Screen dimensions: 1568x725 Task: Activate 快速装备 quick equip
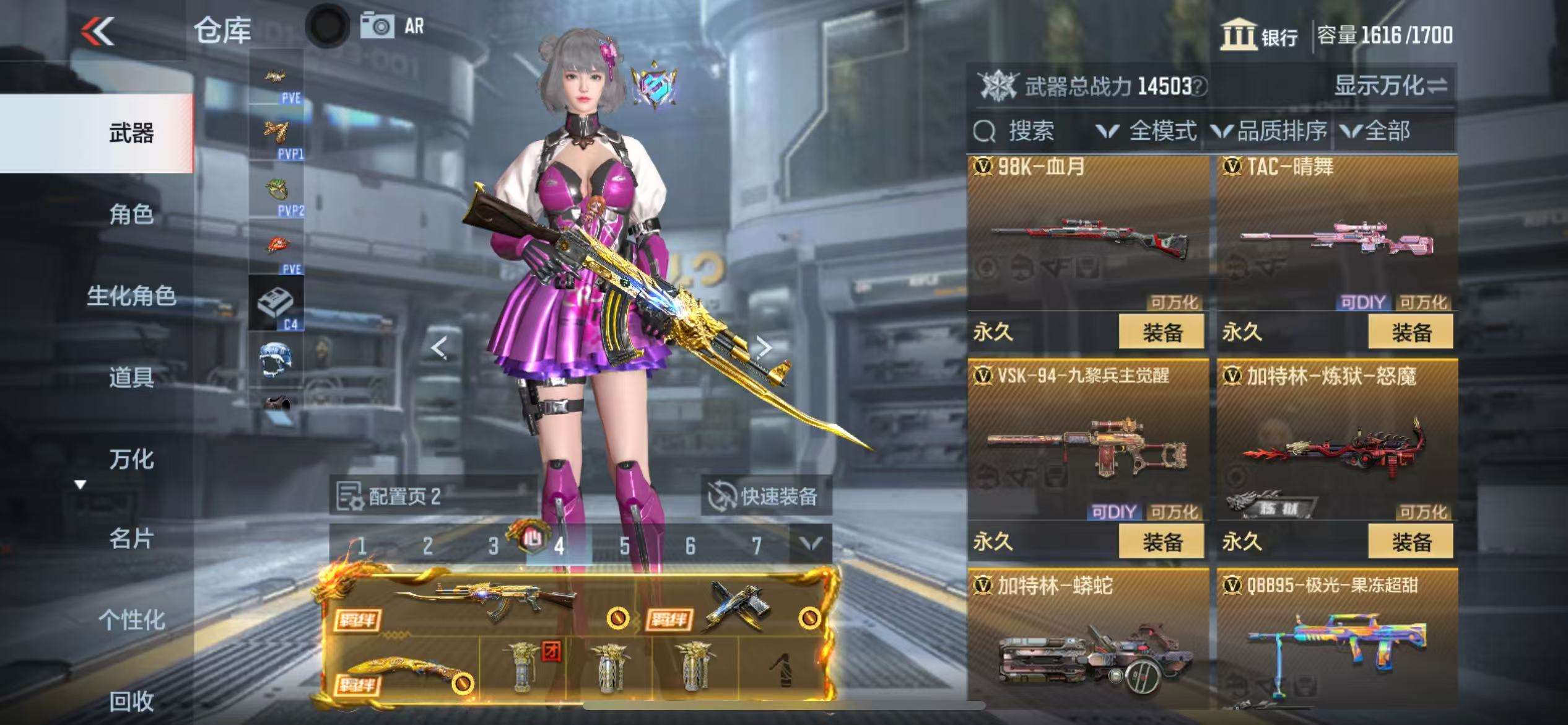tap(765, 496)
